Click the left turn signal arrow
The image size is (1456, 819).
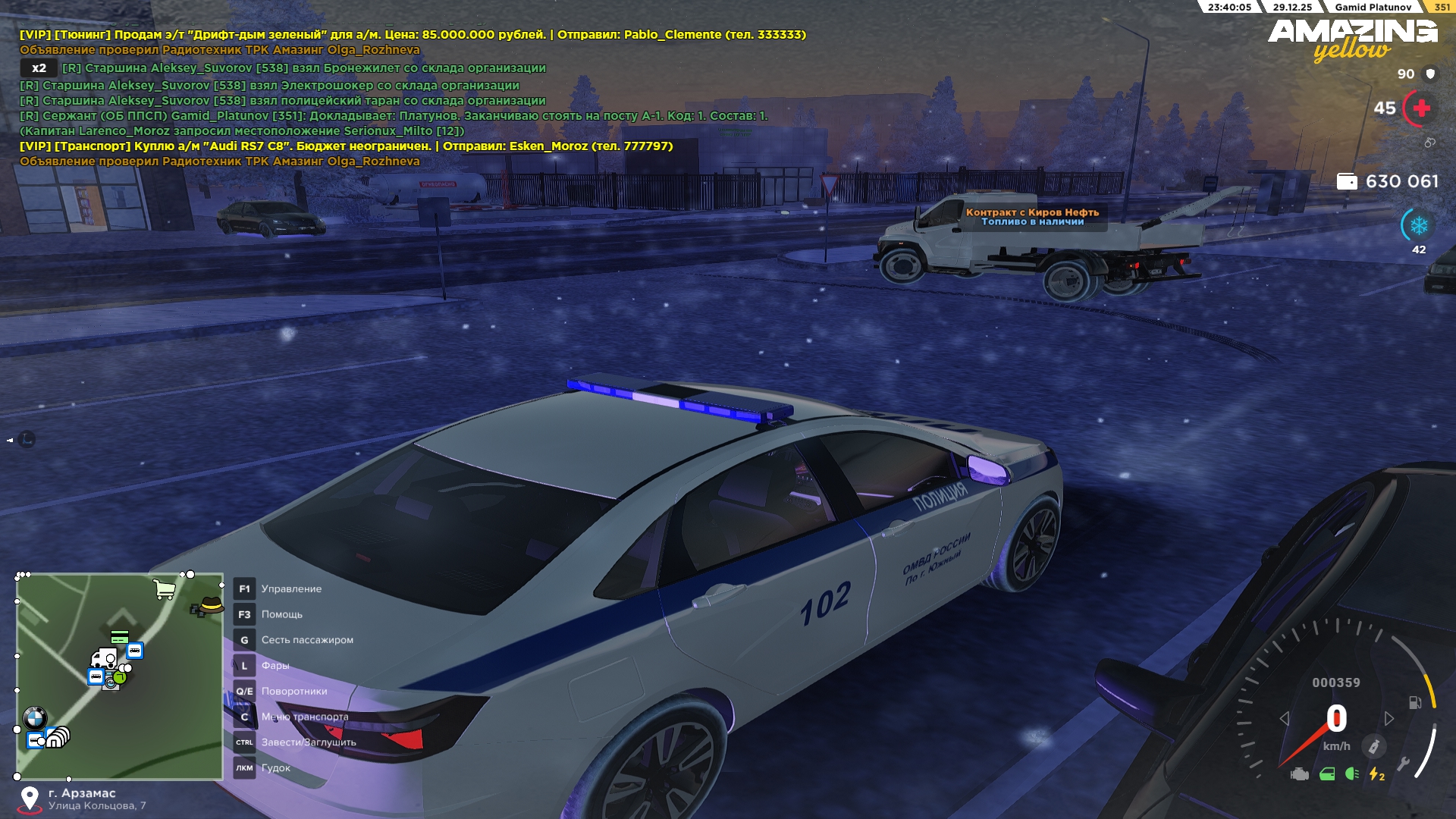(x=1284, y=718)
